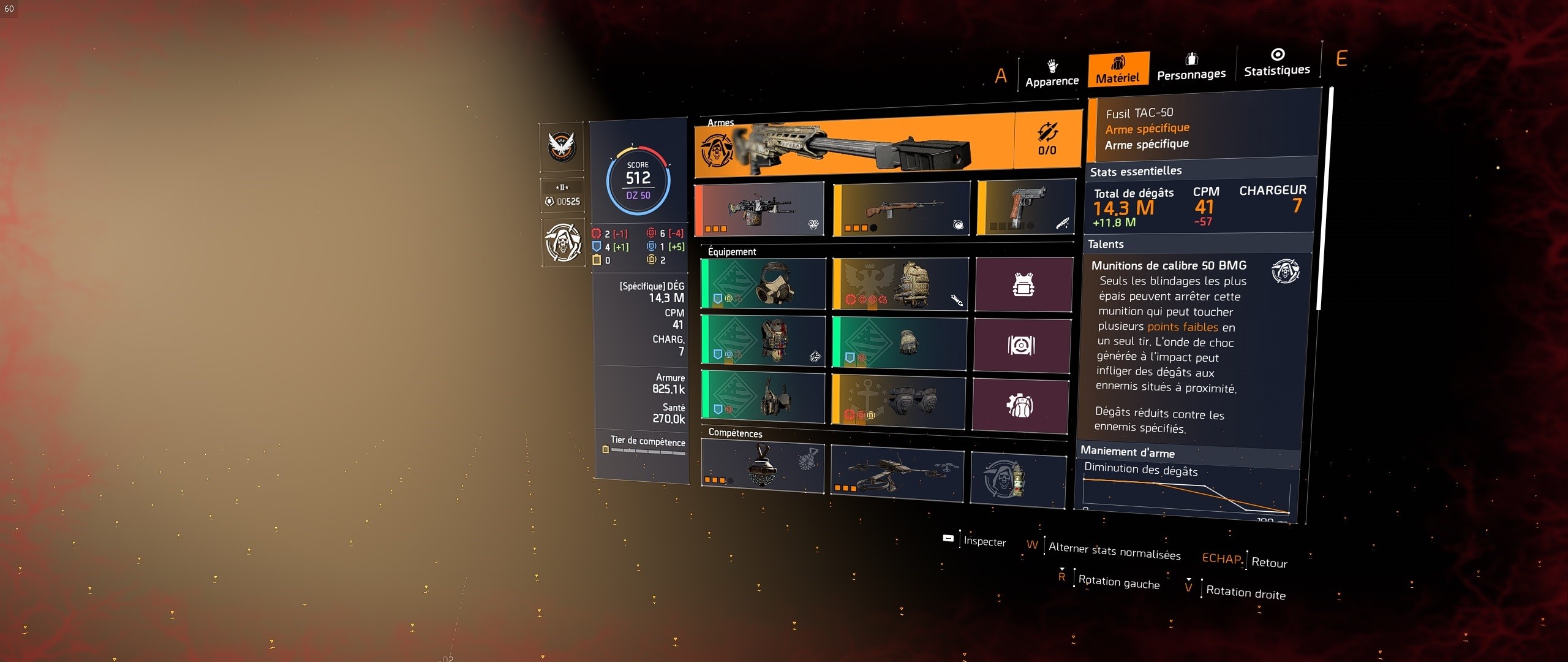Choose the grenade slot with skull emblem
The width and height of the screenshot is (1568, 662).
coord(1018,480)
